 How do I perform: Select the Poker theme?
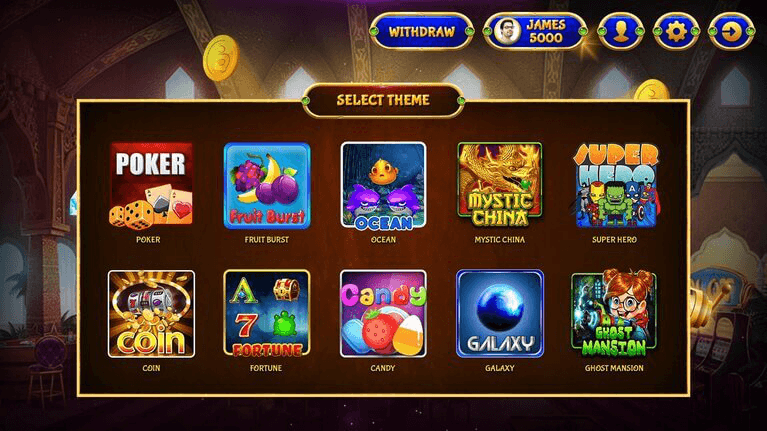click(x=151, y=186)
